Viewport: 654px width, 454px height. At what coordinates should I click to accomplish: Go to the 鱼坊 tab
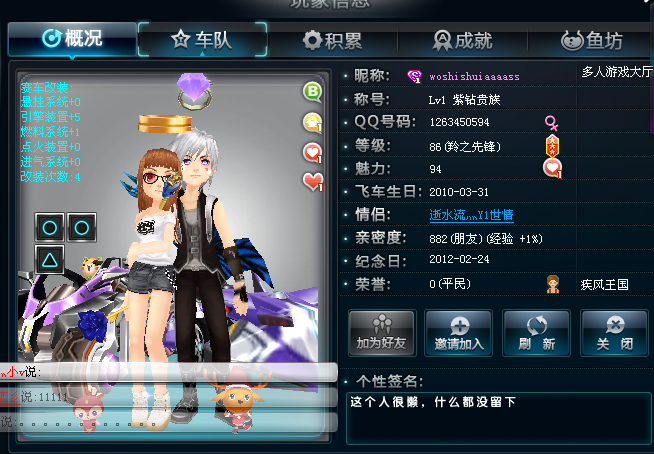click(591, 40)
